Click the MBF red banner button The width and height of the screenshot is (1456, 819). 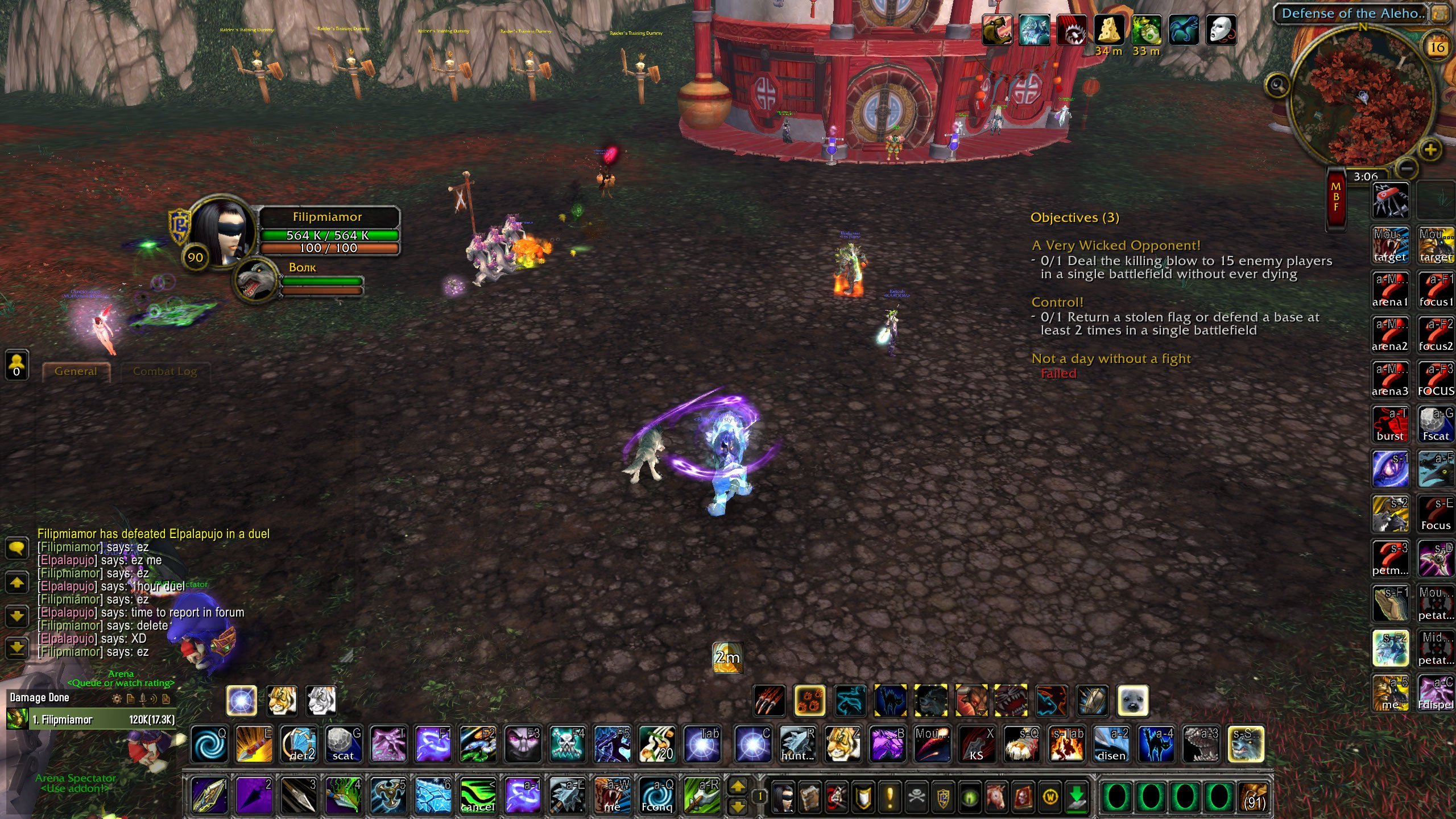point(1336,198)
